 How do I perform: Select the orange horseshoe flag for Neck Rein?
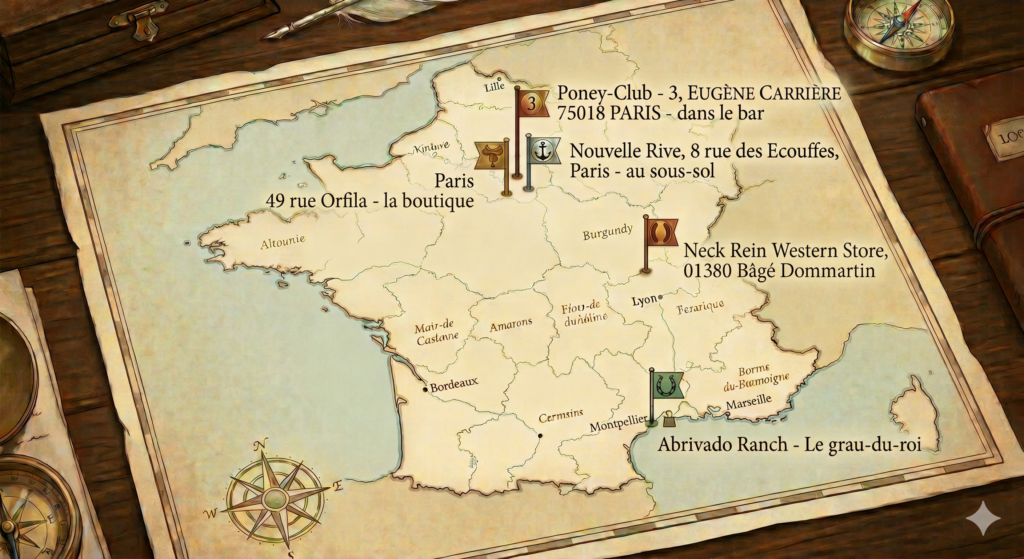[662, 232]
